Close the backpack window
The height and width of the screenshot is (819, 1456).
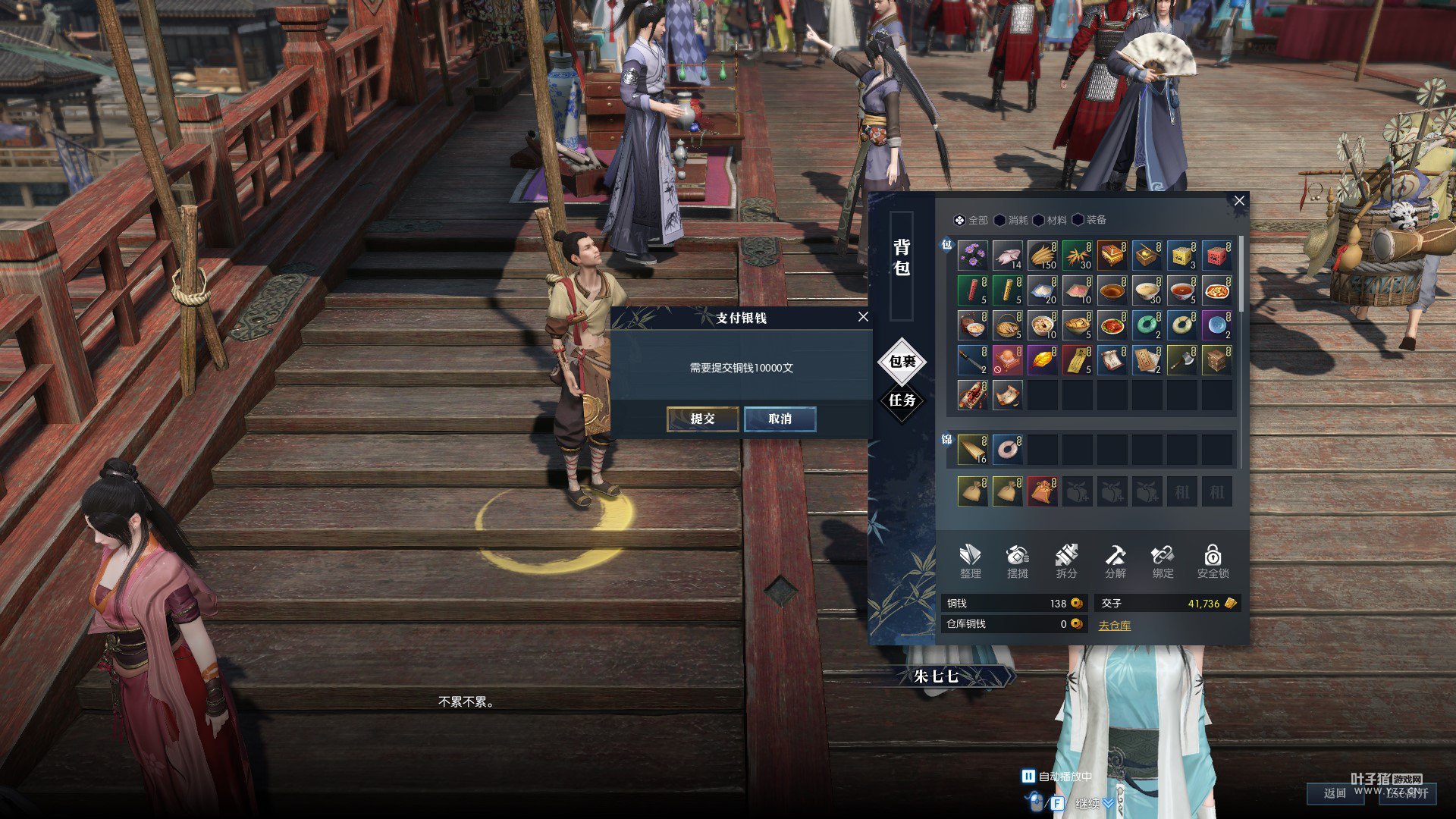pos(1239,200)
